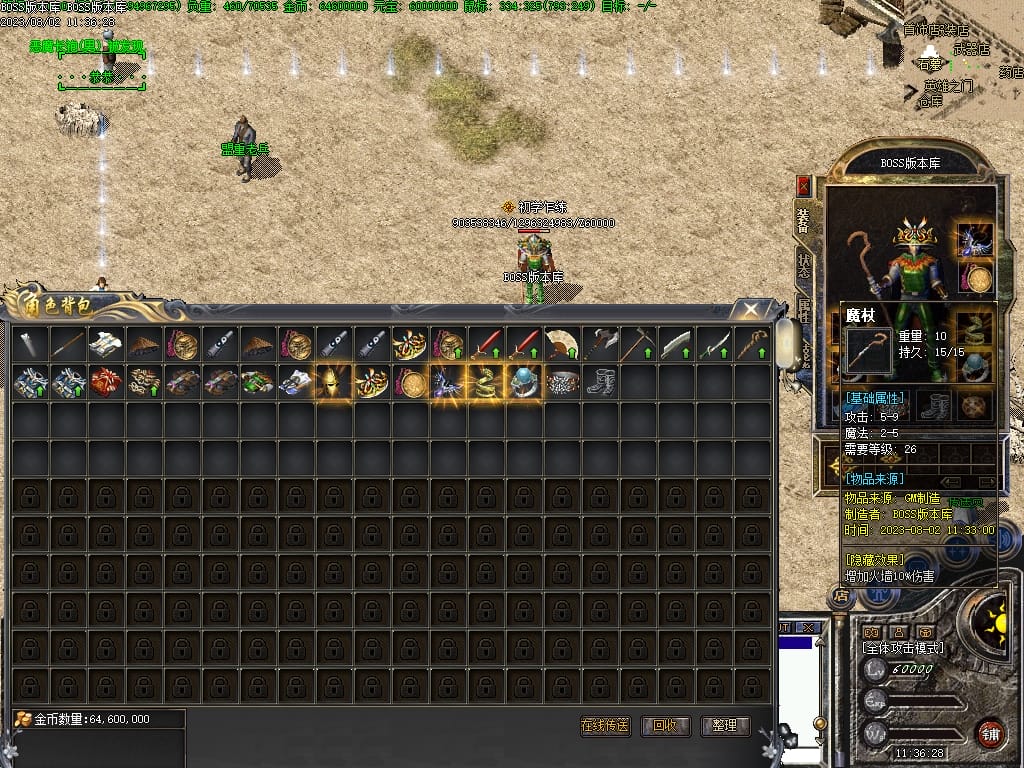The height and width of the screenshot is (768, 1024).
Task: Select the grey boots in the backpack
Action: [600, 382]
